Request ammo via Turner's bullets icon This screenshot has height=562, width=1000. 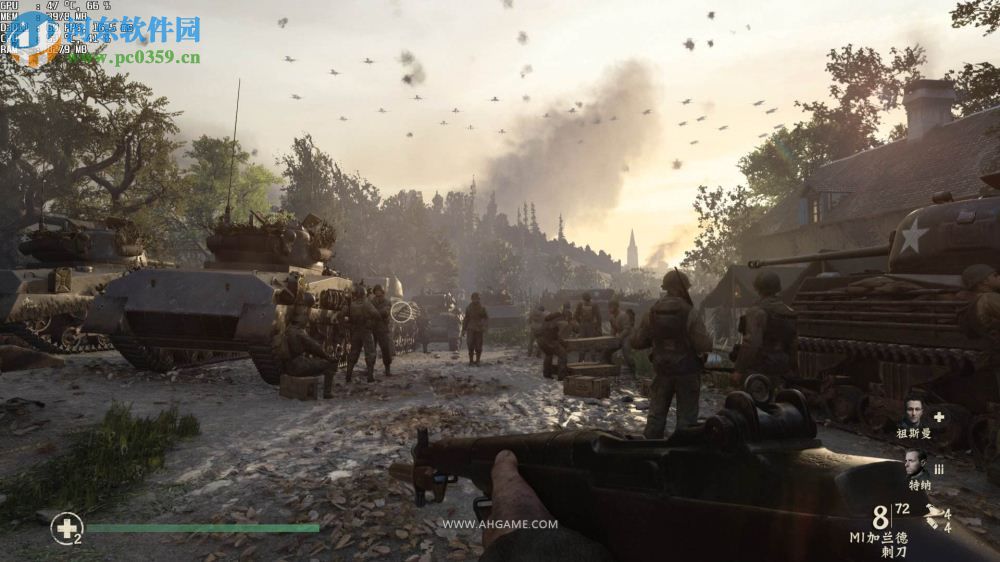(x=939, y=467)
